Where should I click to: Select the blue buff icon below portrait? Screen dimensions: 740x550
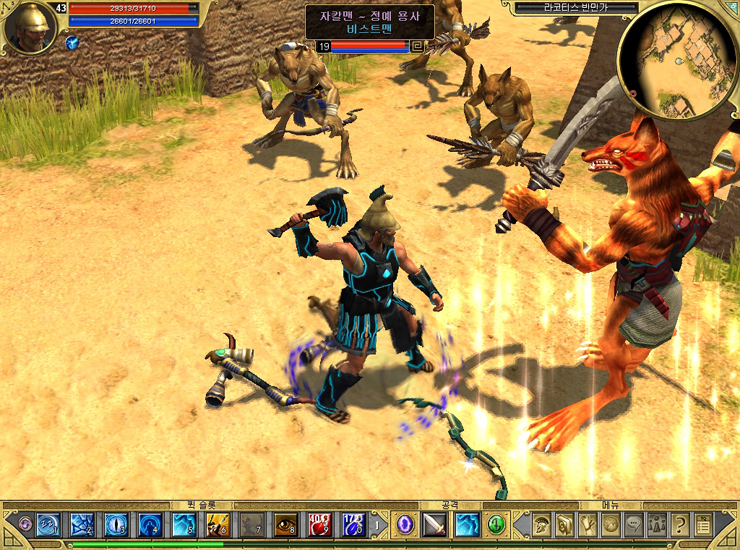point(72,43)
